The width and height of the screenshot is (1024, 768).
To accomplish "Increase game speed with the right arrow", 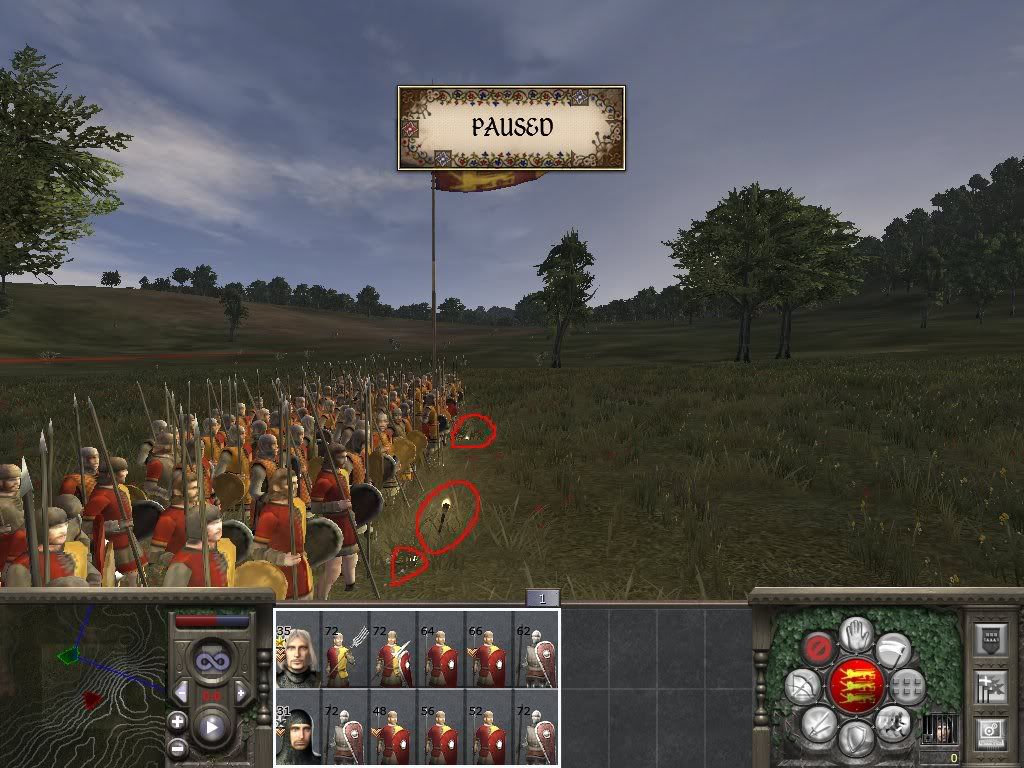I will (241, 692).
